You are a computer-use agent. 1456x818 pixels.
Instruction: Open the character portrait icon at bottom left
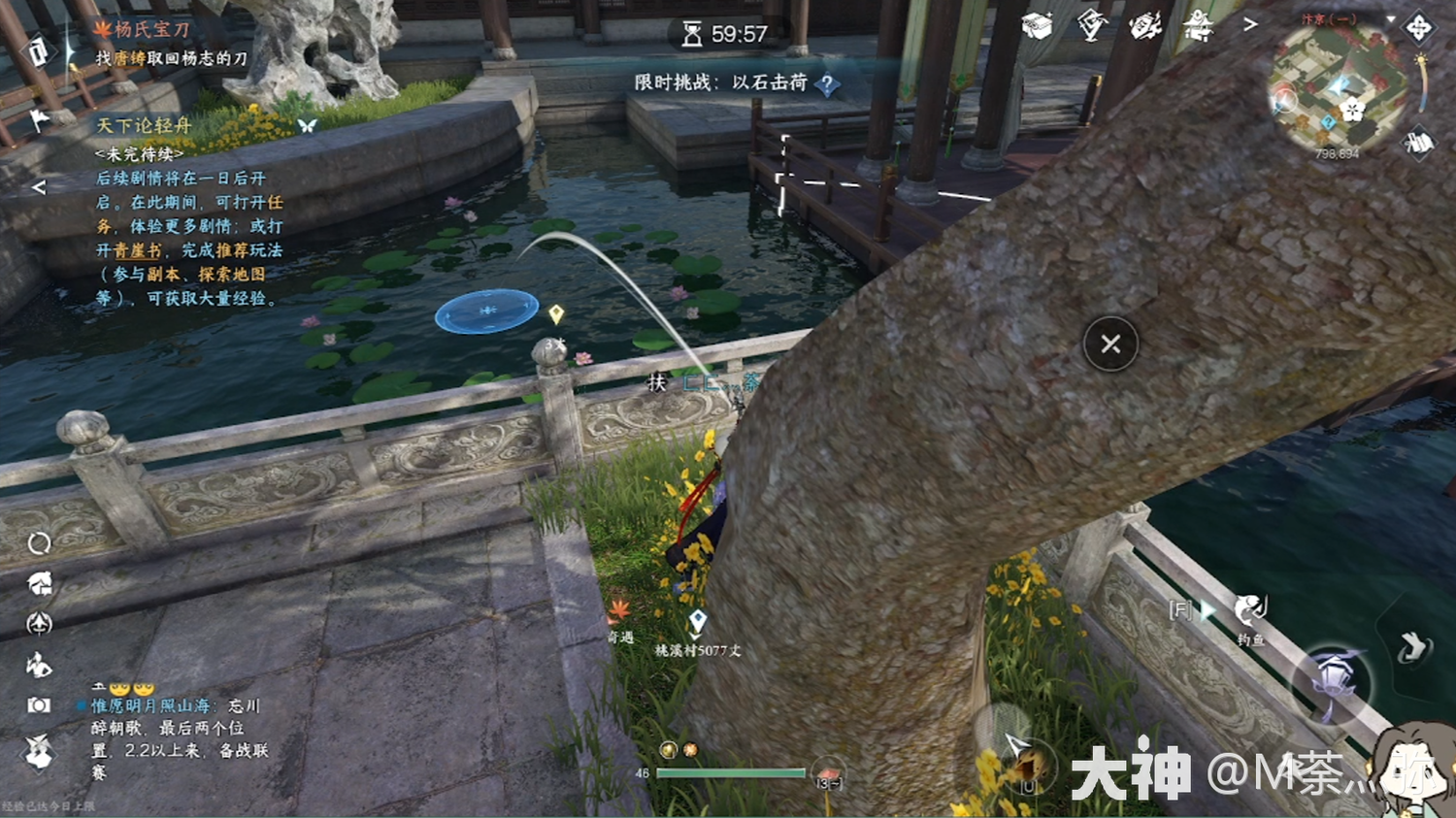(x=39, y=751)
